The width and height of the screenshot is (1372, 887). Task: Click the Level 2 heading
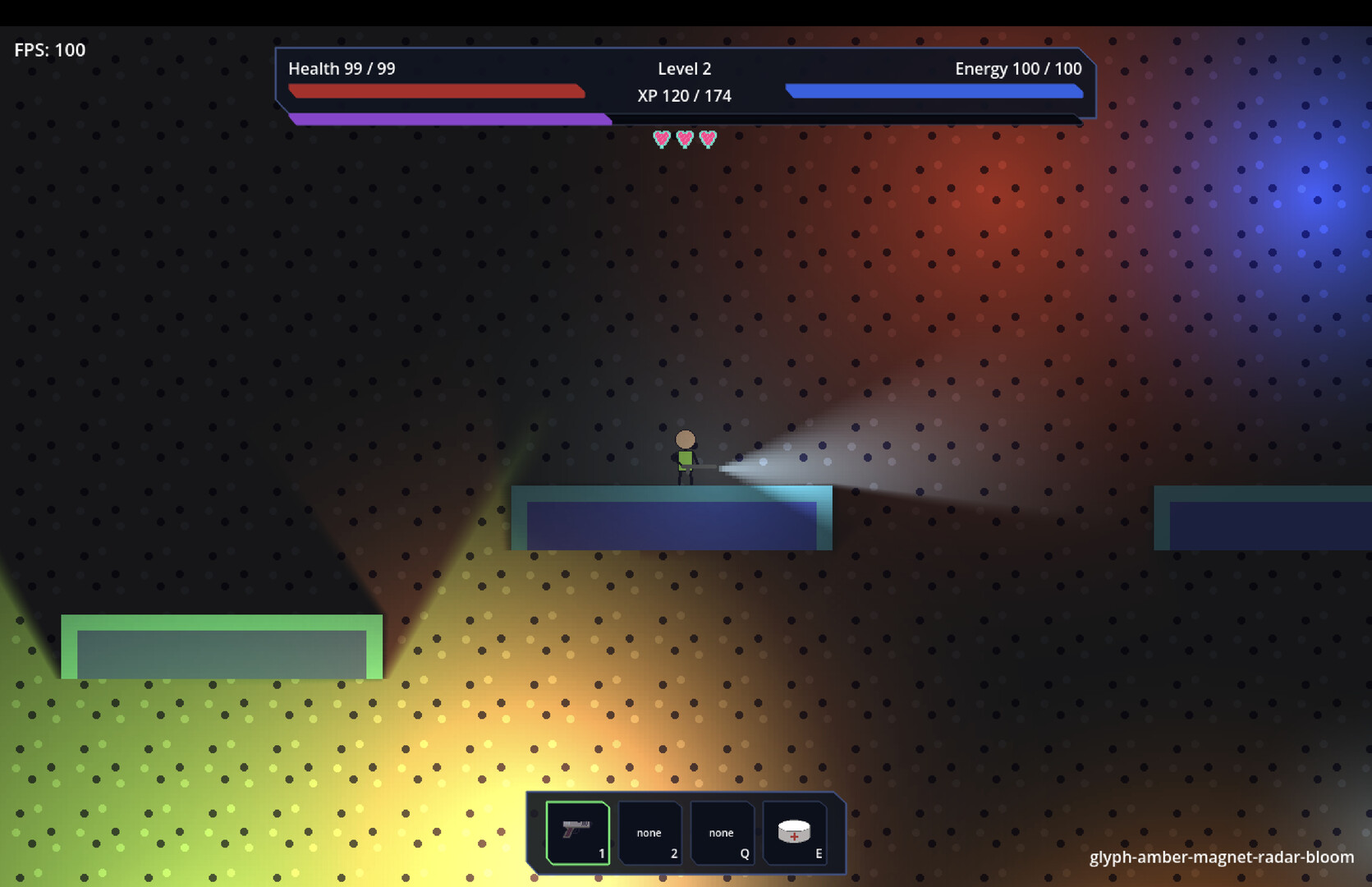coord(684,69)
